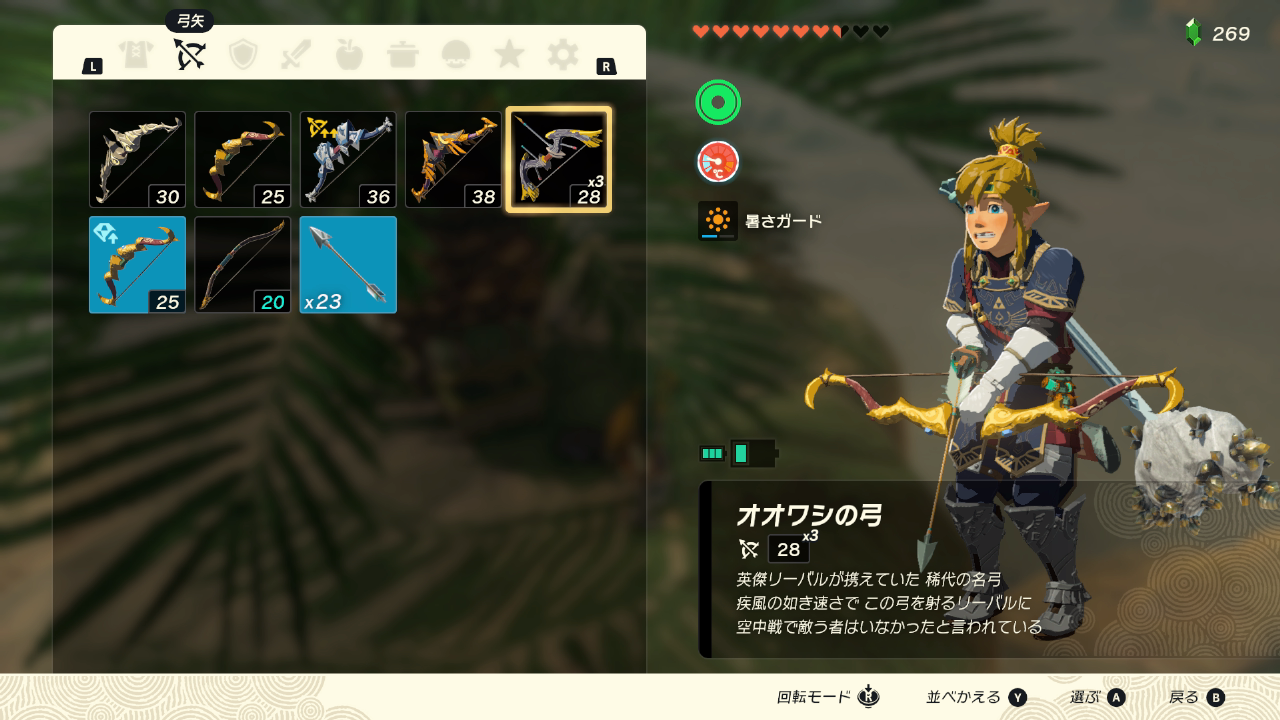Screen dimensions: 1280x720
Task: Select the equipped オオワシの弓 bow thumbnail
Action: (x=557, y=159)
